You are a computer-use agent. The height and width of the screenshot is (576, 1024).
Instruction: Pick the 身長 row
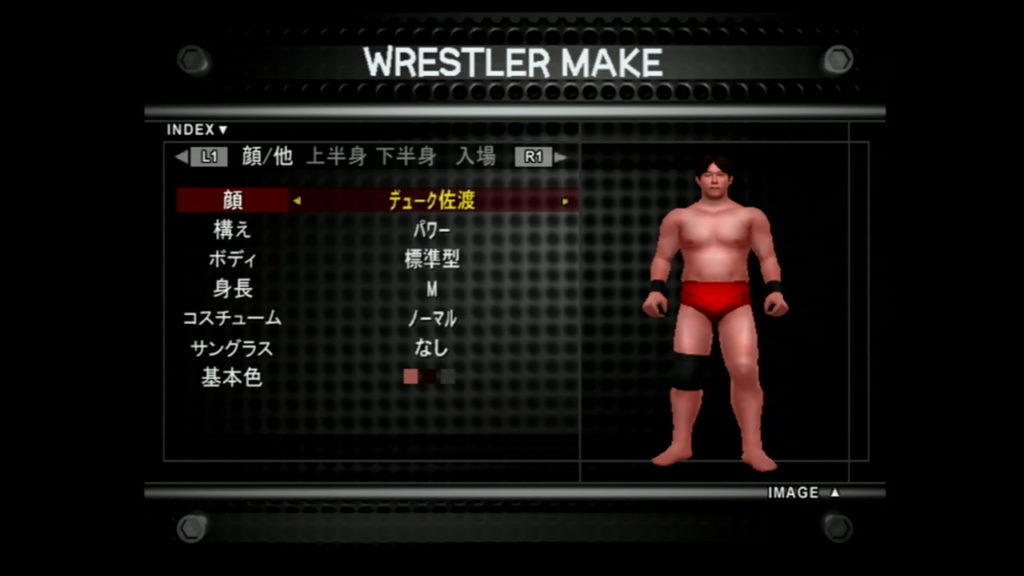pyautogui.click(x=232, y=289)
